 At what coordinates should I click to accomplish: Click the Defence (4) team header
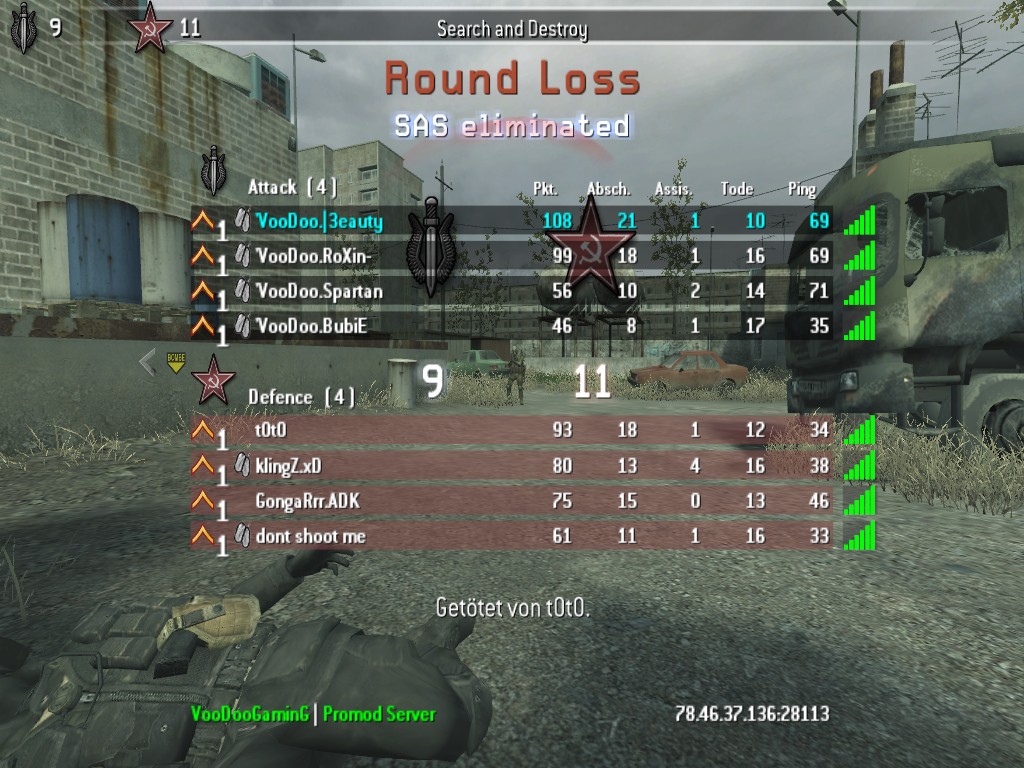(301, 397)
